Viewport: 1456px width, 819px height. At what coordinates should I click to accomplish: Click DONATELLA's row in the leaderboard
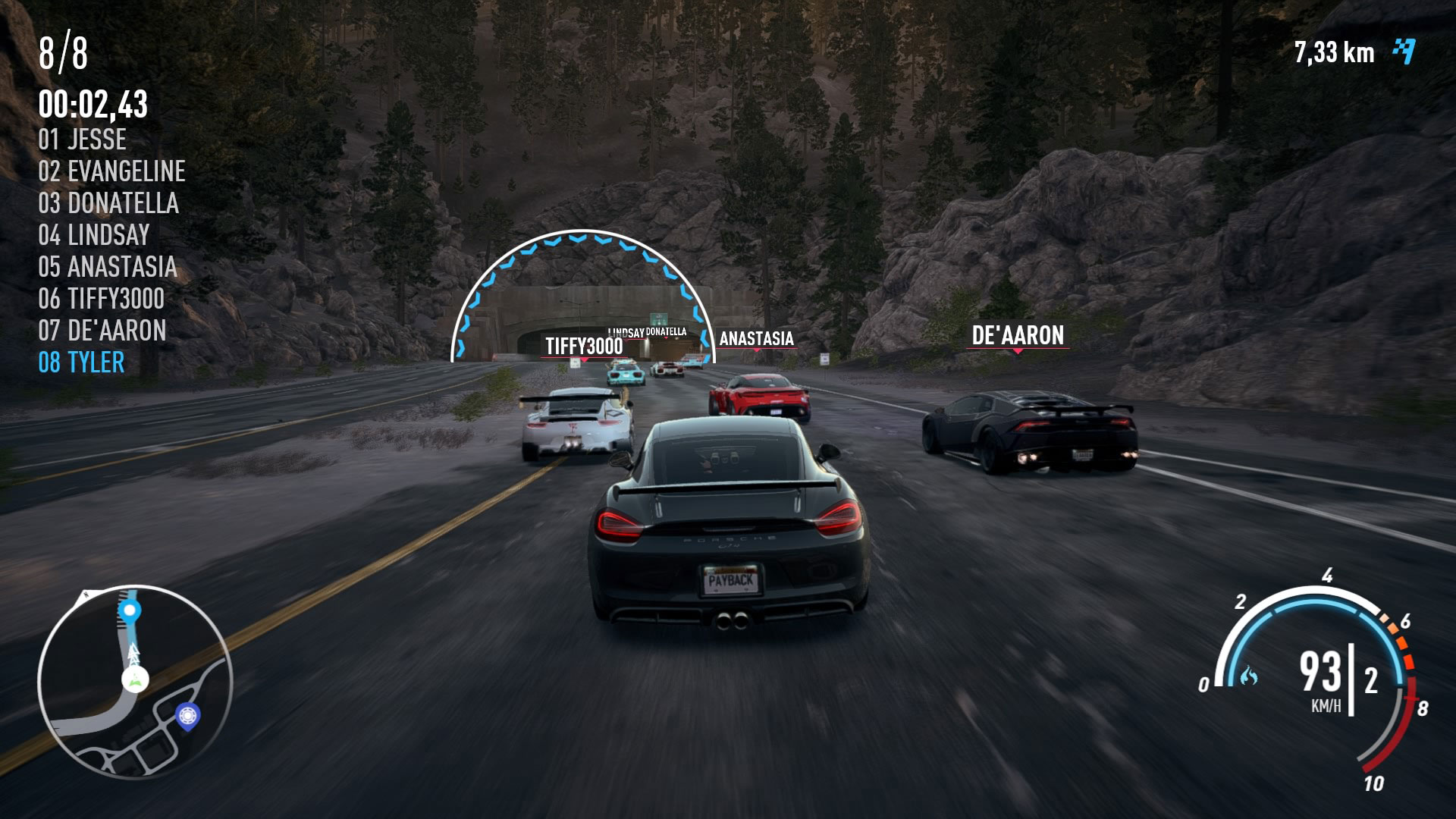108,203
